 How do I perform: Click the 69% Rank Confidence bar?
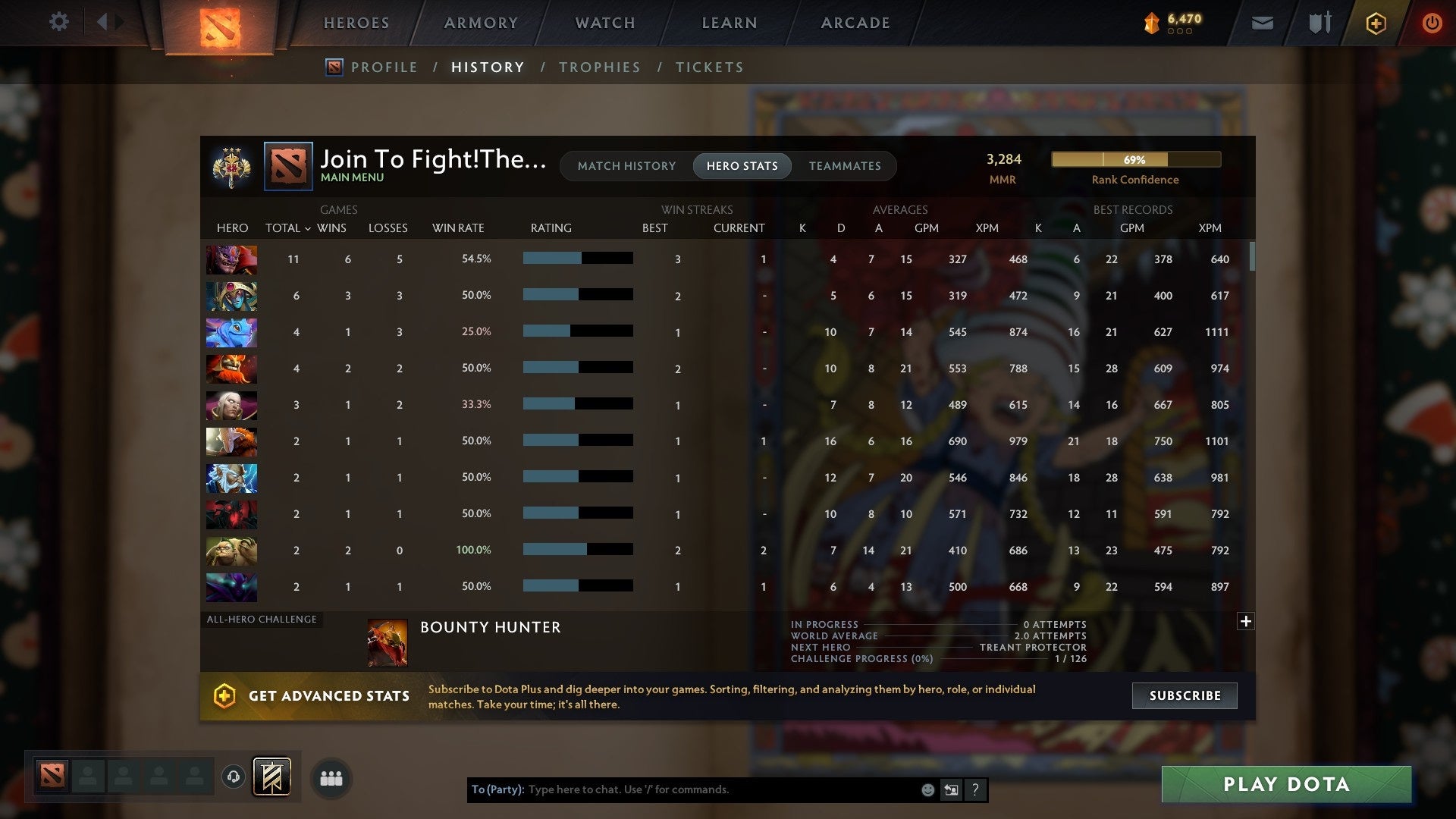(1135, 159)
